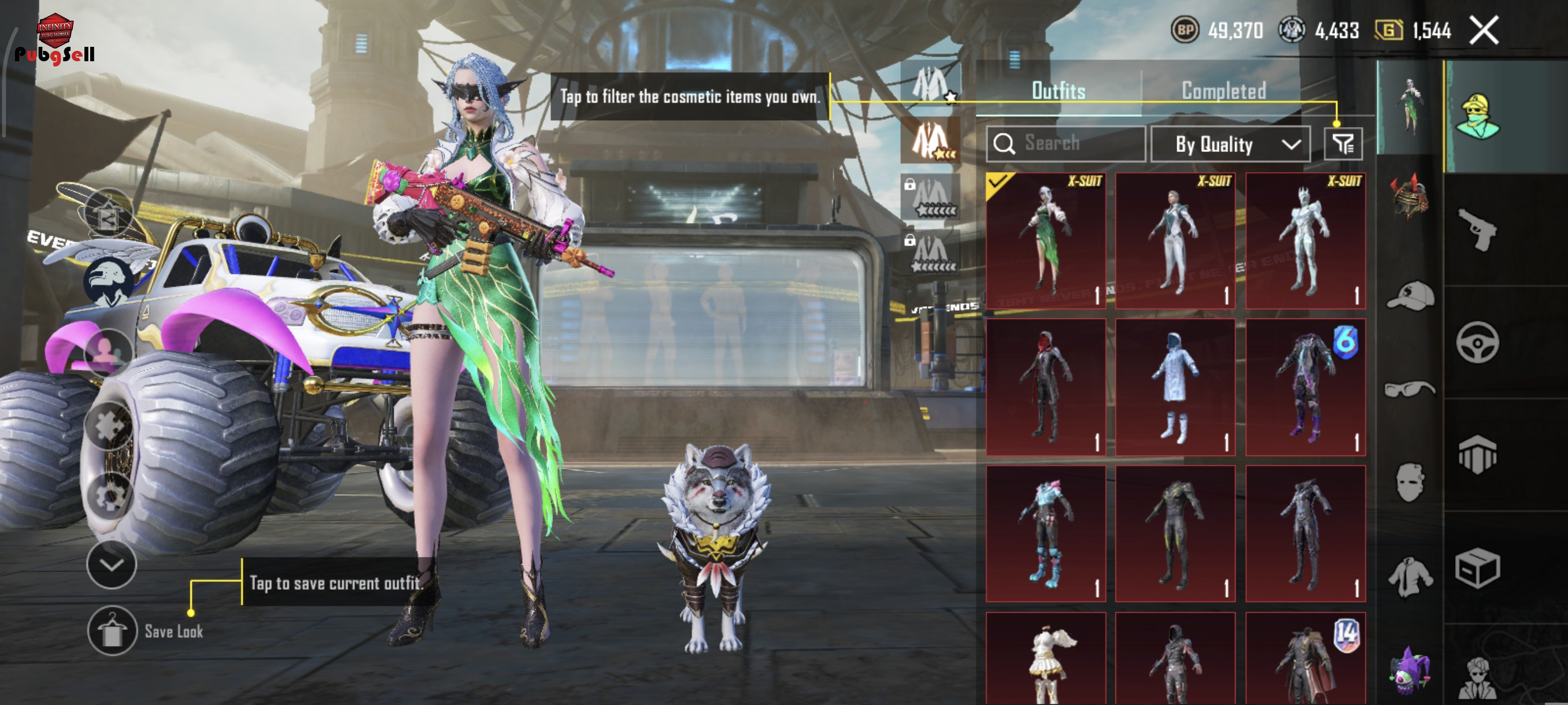The height and width of the screenshot is (705, 1568).
Task: Select the white raincoat outfit
Action: pyautogui.click(x=1175, y=387)
